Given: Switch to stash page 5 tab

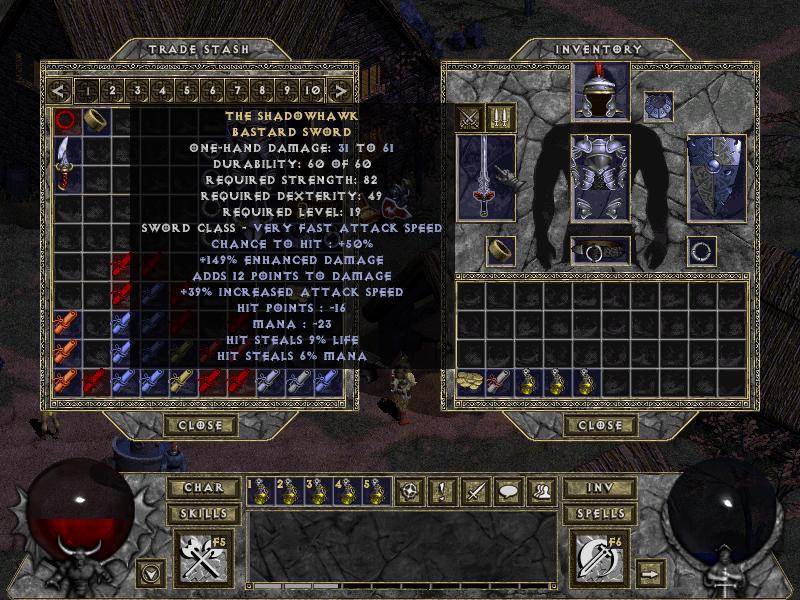Looking at the screenshot, I should click(x=187, y=91).
